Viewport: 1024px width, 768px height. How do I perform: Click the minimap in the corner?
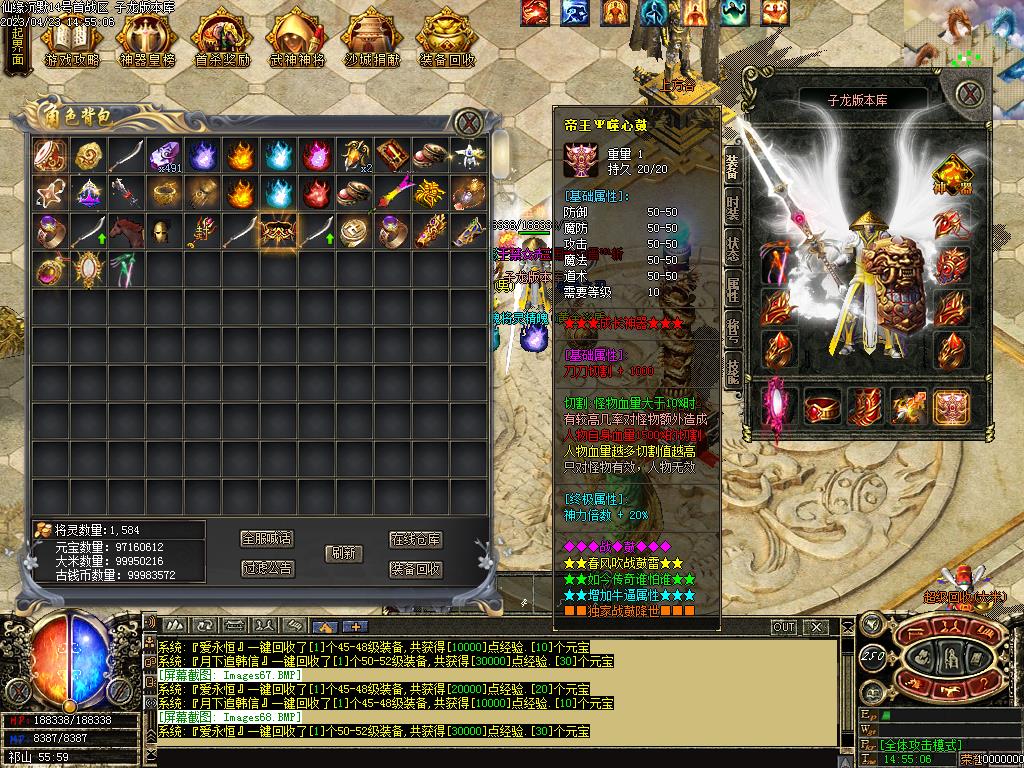tap(964, 40)
